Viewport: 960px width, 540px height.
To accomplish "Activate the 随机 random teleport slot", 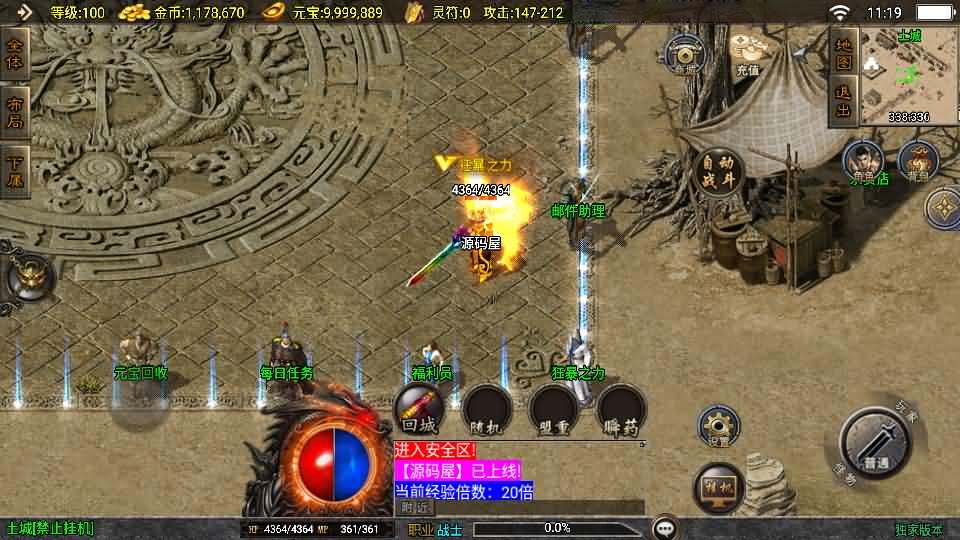I will pyautogui.click(x=486, y=410).
